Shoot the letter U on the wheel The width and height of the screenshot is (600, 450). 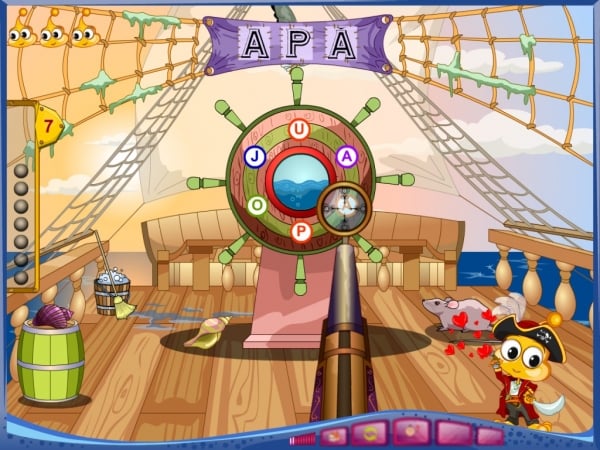tap(298, 129)
